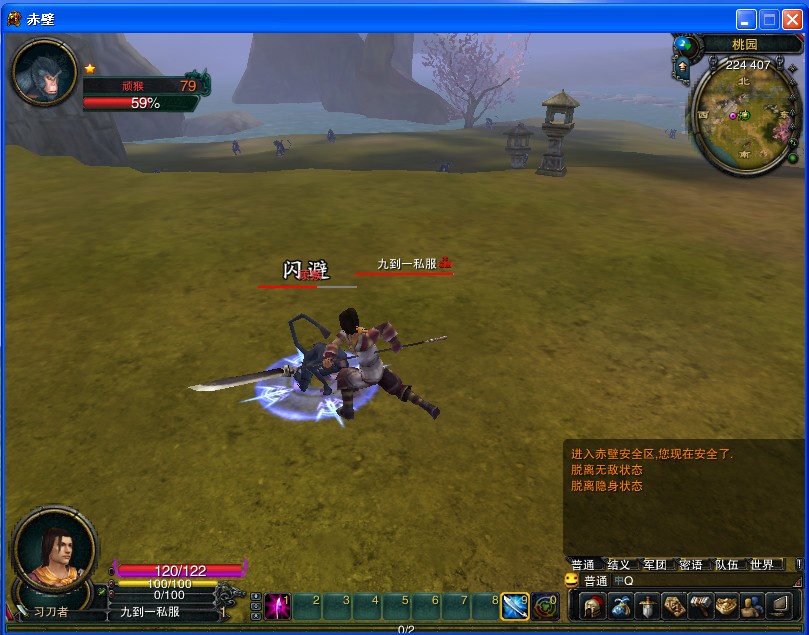Viewport: 809px width, 635px height.
Task: Click the sword skills menu icon
Action: (647, 606)
